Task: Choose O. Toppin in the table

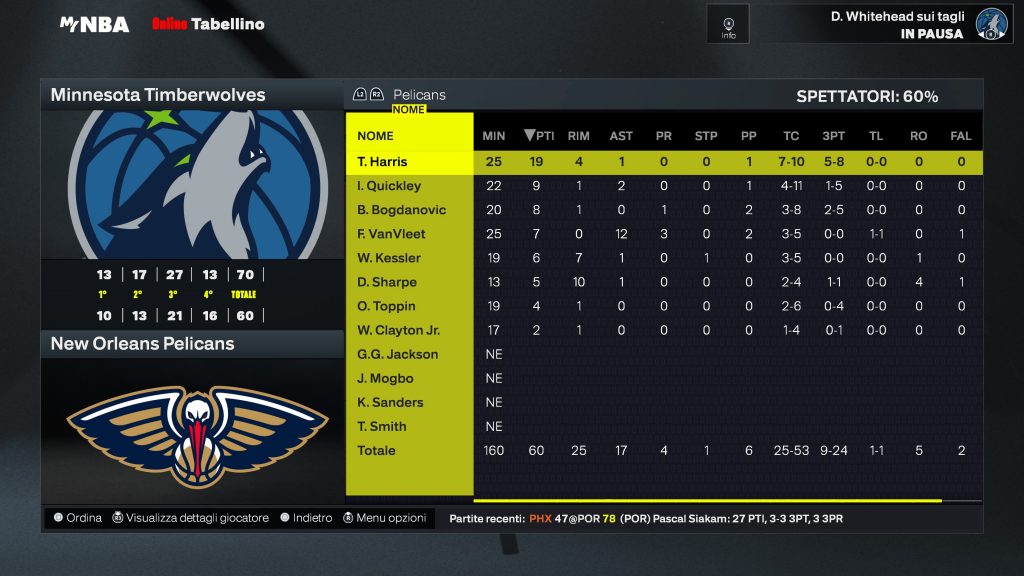Action: click(x=386, y=306)
